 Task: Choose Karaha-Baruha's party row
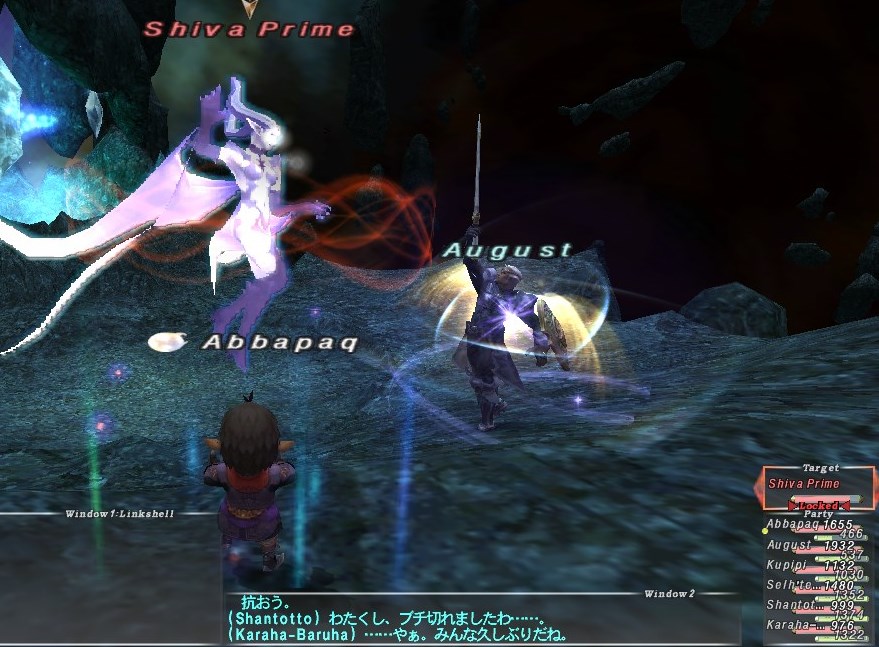click(810, 626)
